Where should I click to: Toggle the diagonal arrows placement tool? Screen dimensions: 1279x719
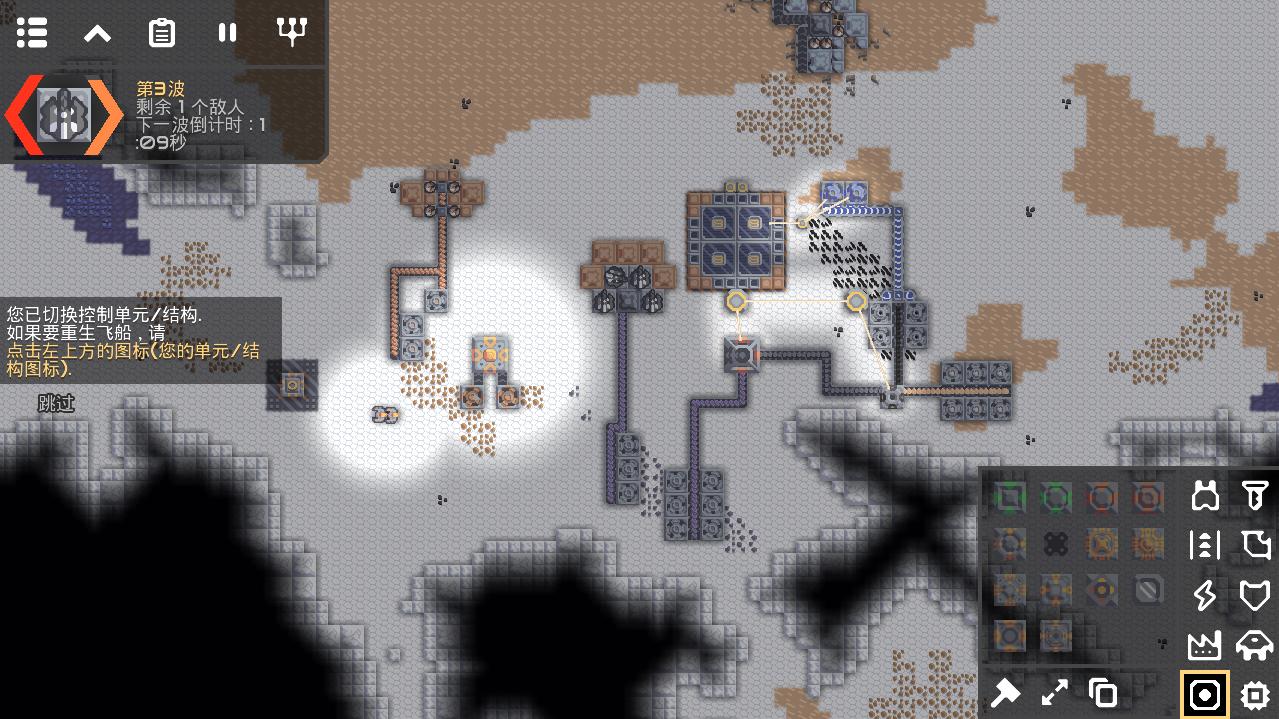pyautogui.click(x=1054, y=692)
